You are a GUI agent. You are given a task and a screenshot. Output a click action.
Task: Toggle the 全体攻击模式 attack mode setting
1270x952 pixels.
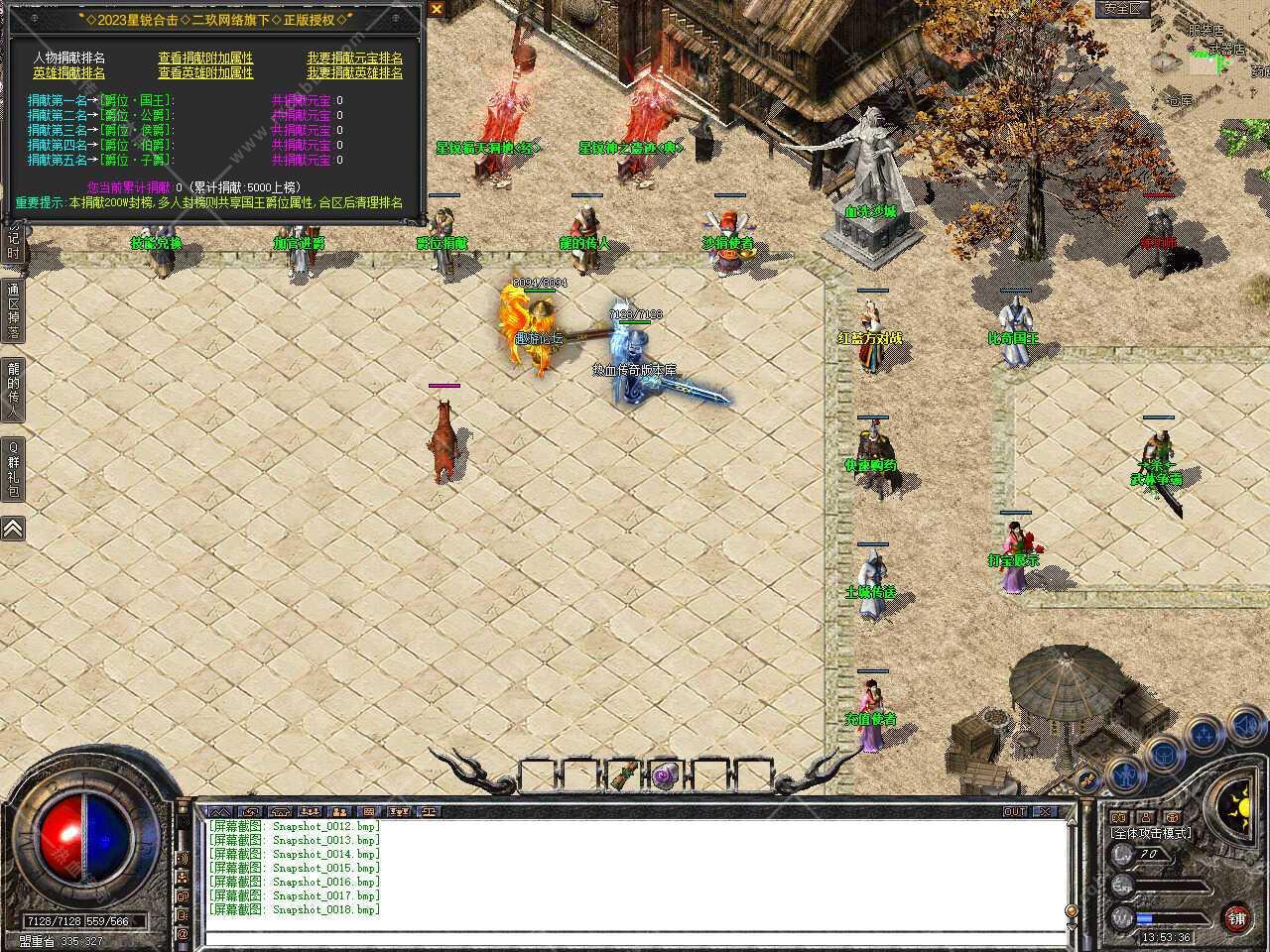tap(1151, 832)
